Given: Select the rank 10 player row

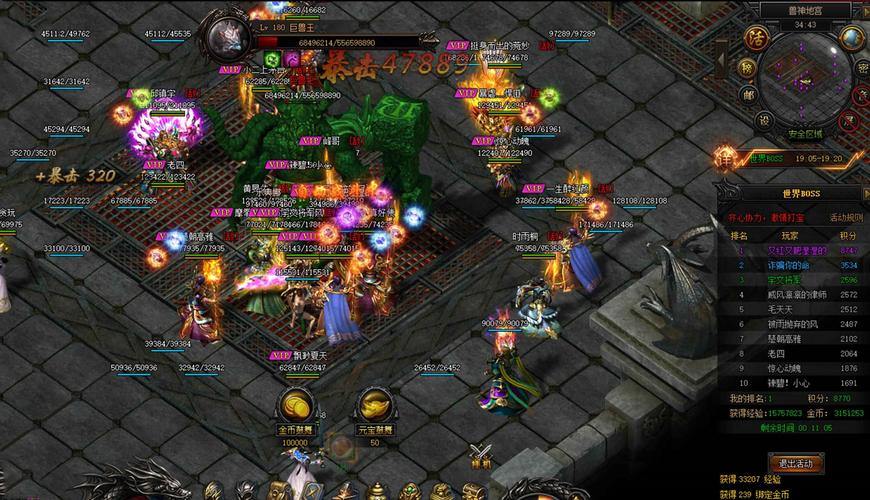Looking at the screenshot, I should pyautogui.click(x=790, y=383).
